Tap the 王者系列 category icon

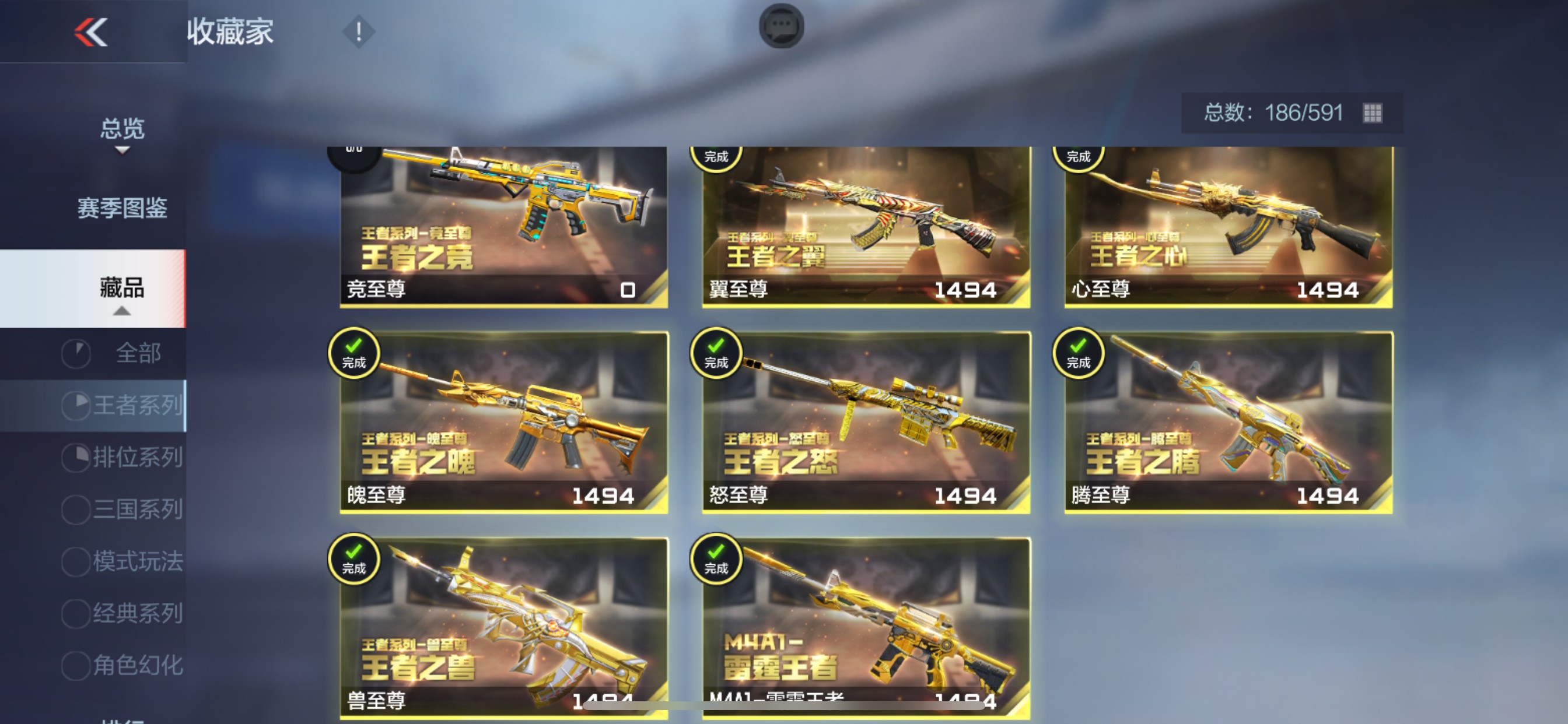coord(76,405)
